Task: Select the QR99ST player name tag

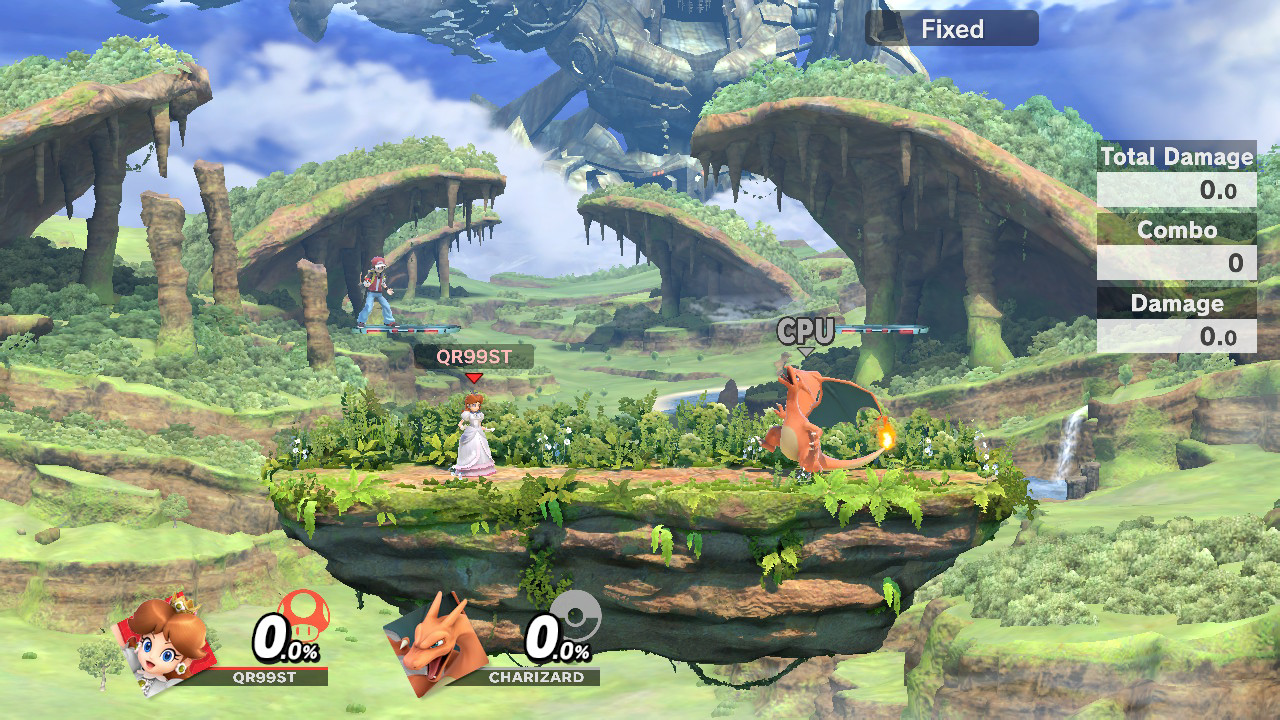Action: 474,357
